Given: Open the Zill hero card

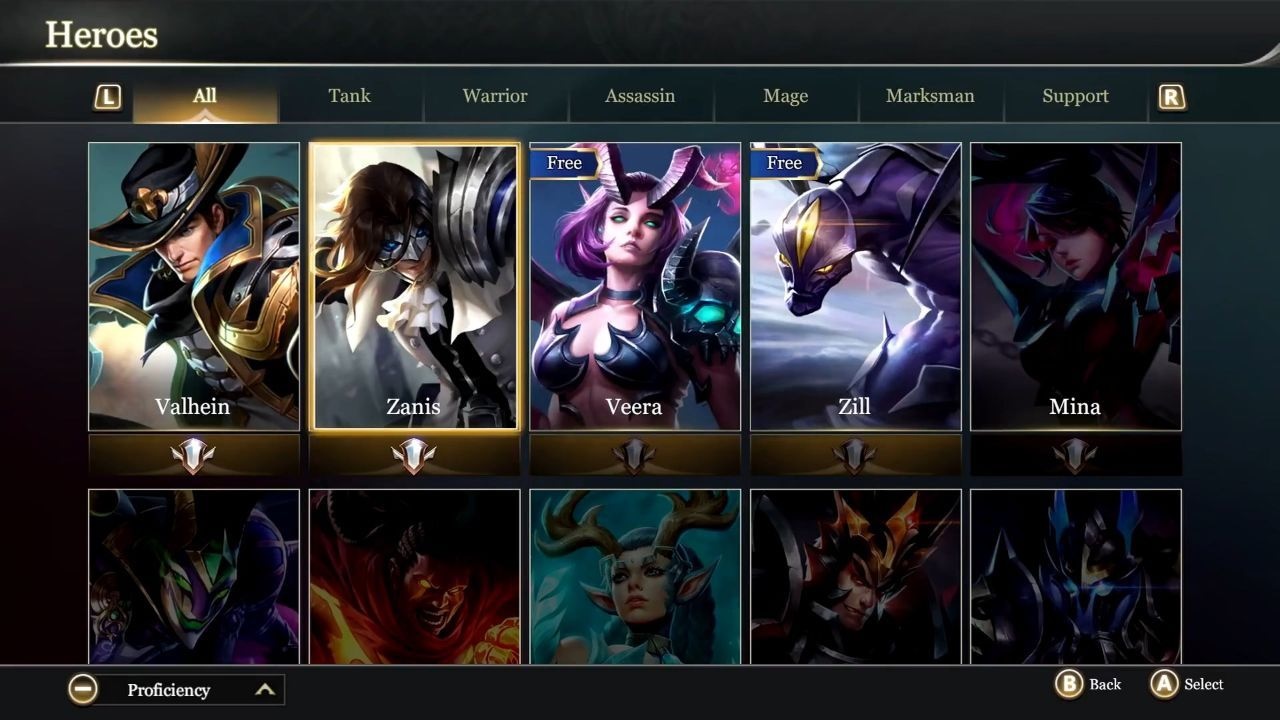Looking at the screenshot, I should [855, 286].
